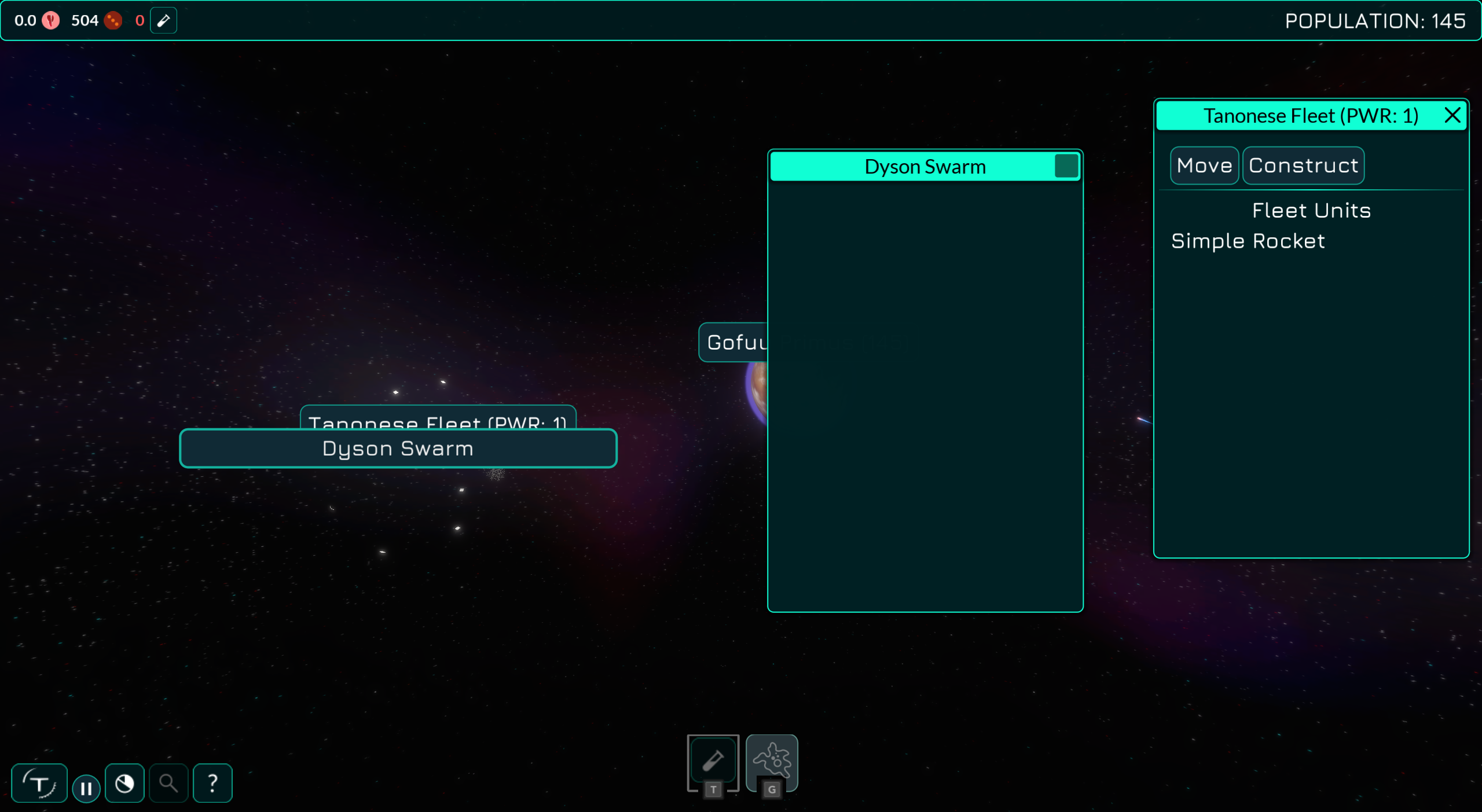The height and width of the screenshot is (812, 1482).
Task: Switch to the Construct tab
Action: click(1303, 165)
